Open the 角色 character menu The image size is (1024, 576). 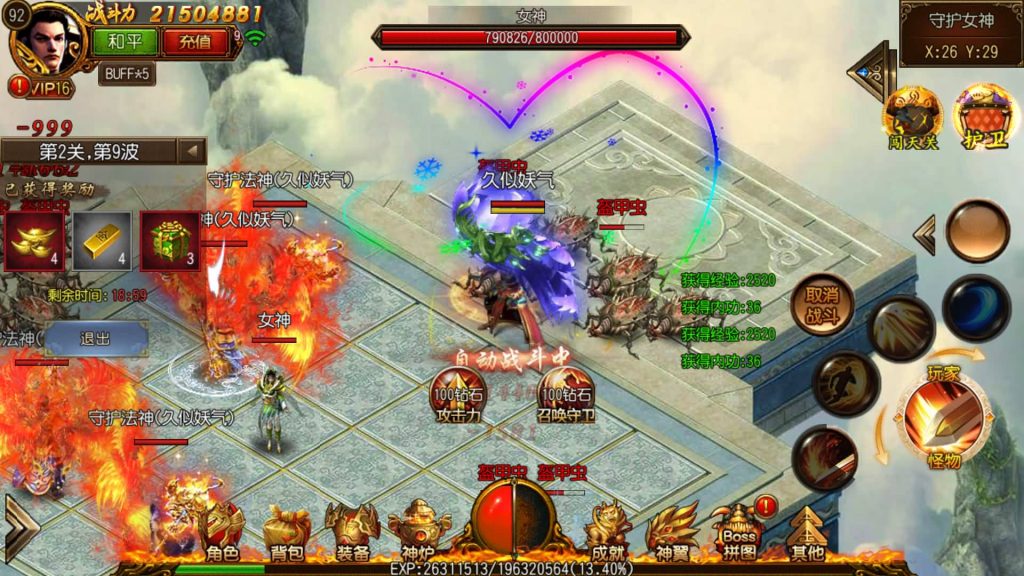pos(221,532)
